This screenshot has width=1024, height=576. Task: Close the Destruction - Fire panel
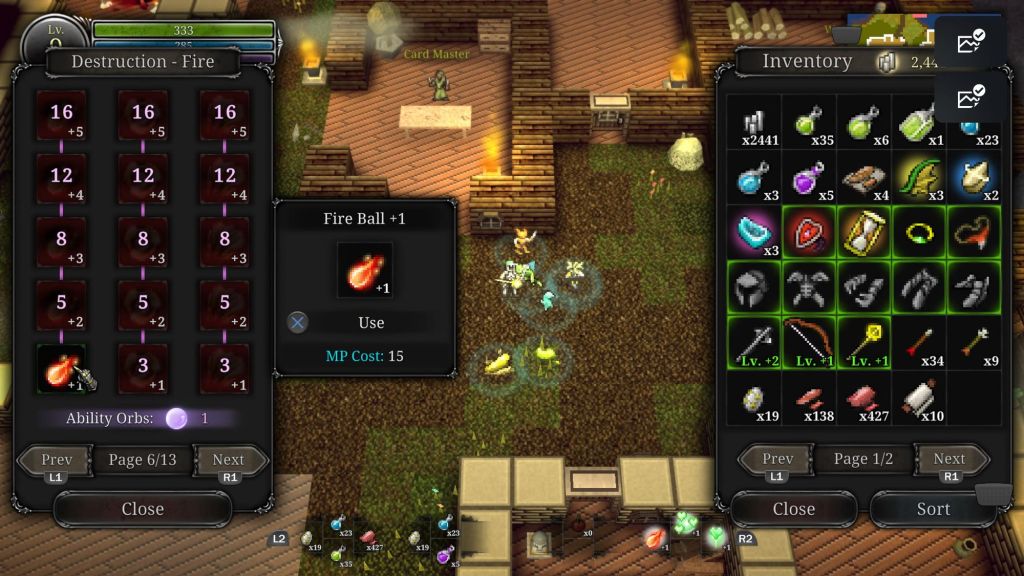point(142,509)
